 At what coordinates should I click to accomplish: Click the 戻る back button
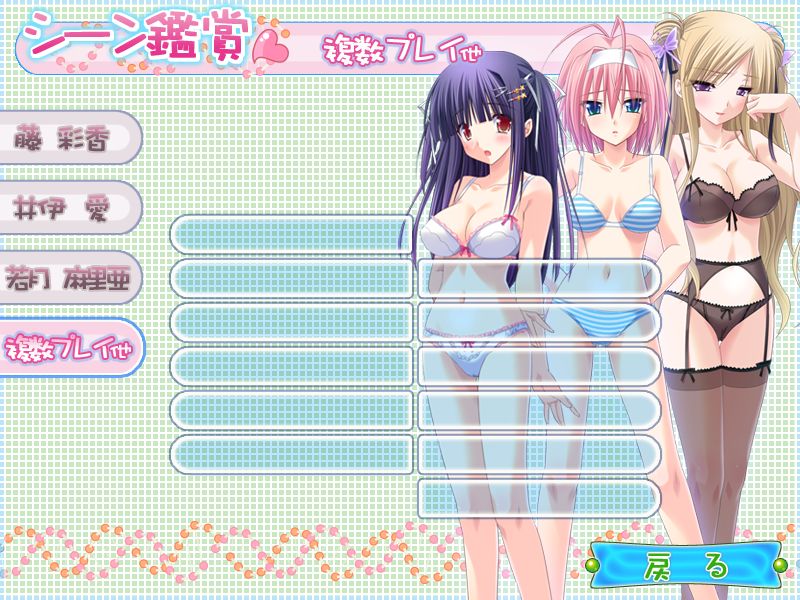pyautogui.click(x=684, y=565)
